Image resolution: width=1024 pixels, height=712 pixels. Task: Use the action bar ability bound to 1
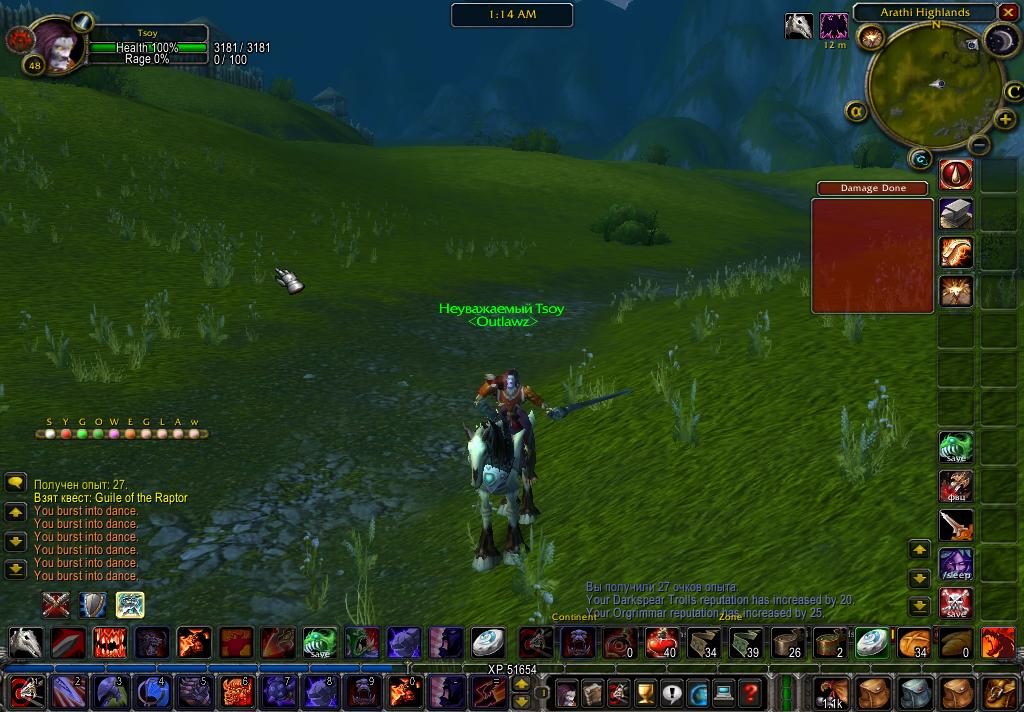coord(26,691)
